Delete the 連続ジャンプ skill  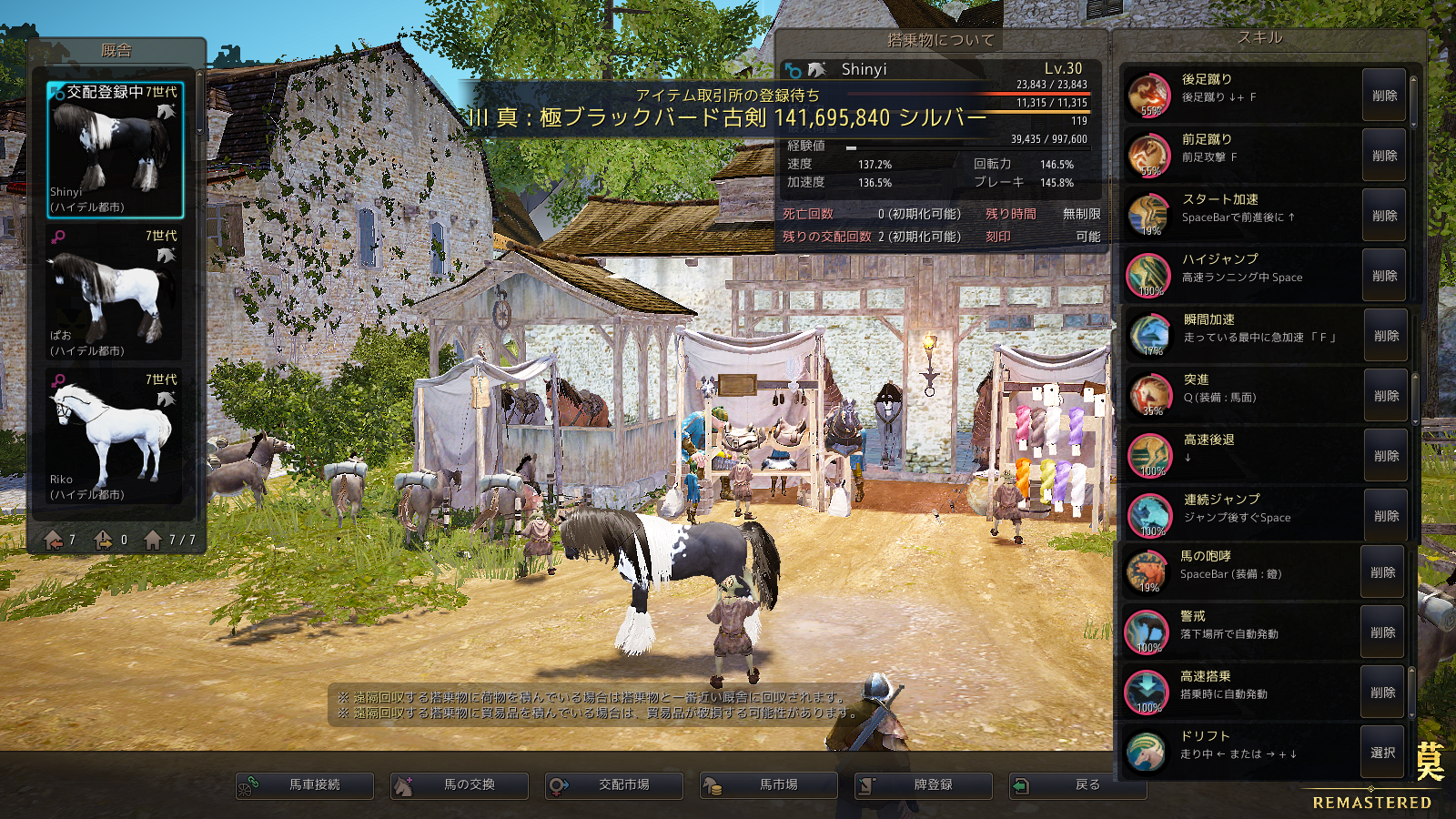click(x=1386, y=516)
